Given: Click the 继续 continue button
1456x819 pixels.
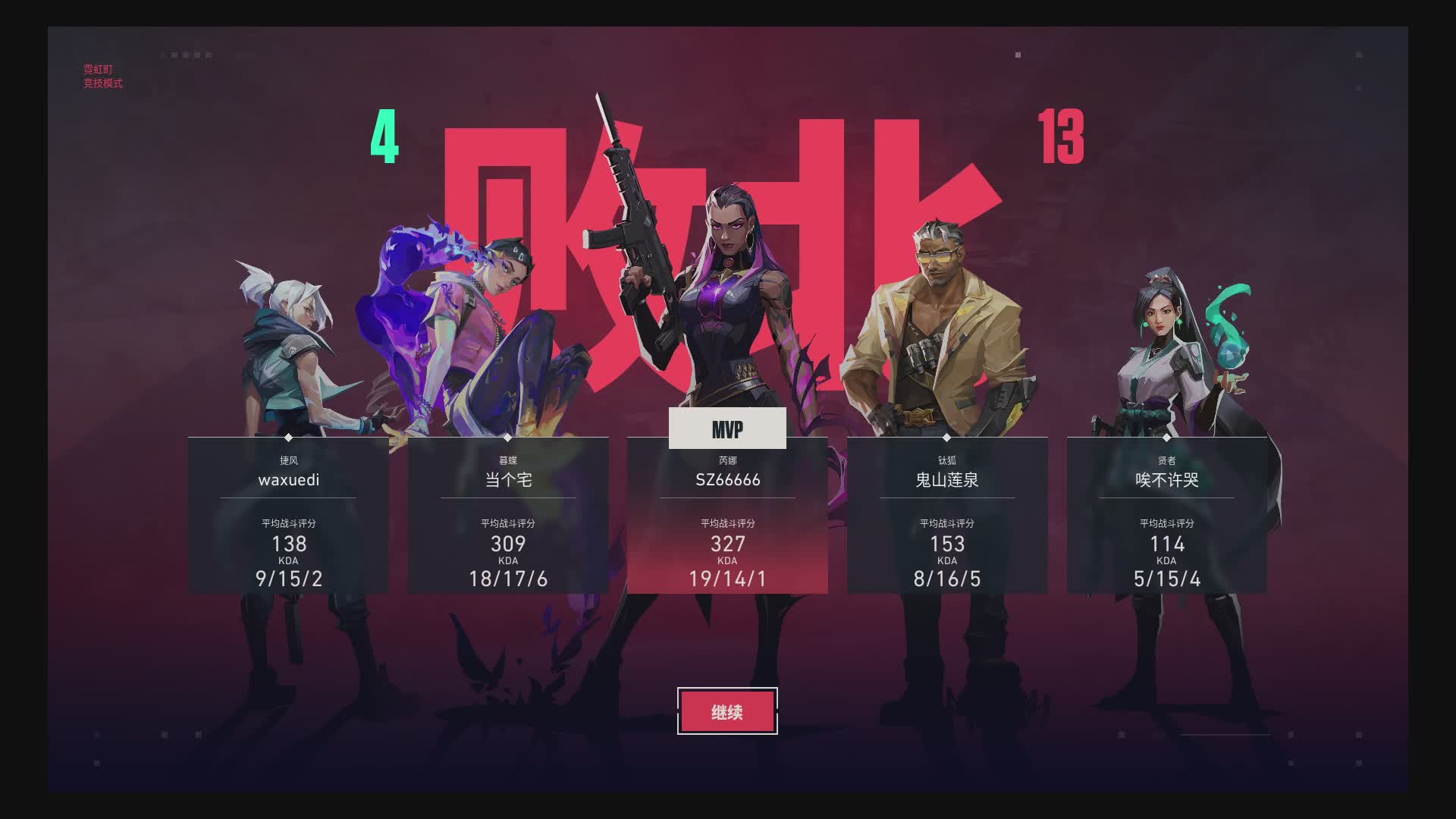Looking at the screenshot, I should coord(727,711).
